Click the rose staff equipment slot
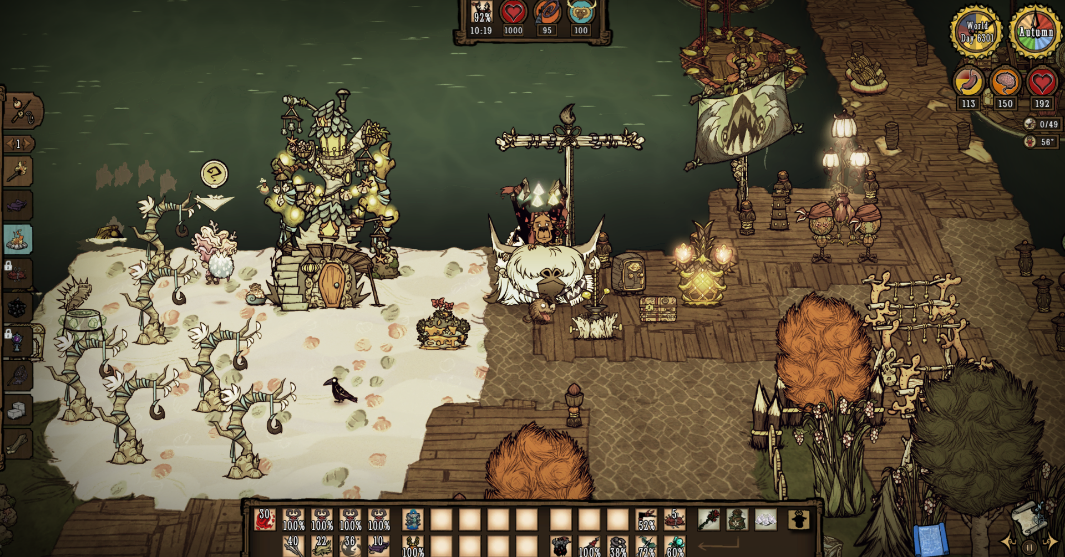This screenshot has height=557, width=1065. (x=709, y=519)
